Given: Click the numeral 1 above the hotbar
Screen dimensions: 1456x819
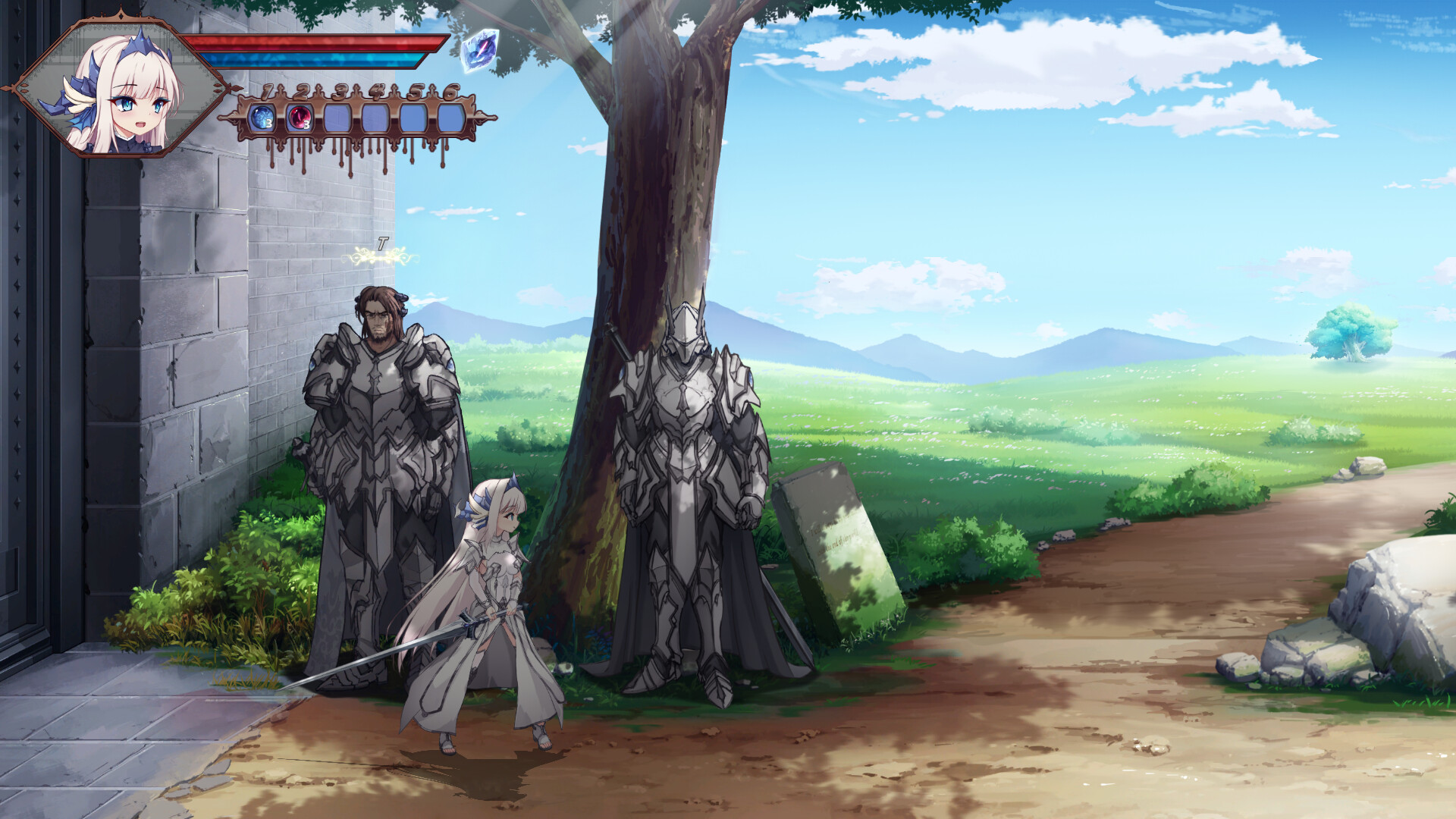Looking at the screenshot, I should click(x=265, y=93).
